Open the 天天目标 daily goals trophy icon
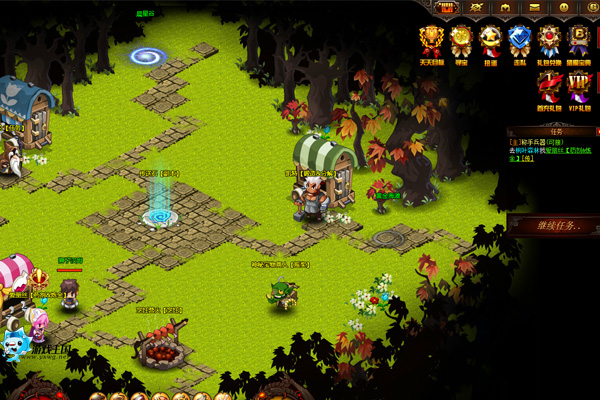Viewport: 600px width, 400px height. [x=431, y=42]
